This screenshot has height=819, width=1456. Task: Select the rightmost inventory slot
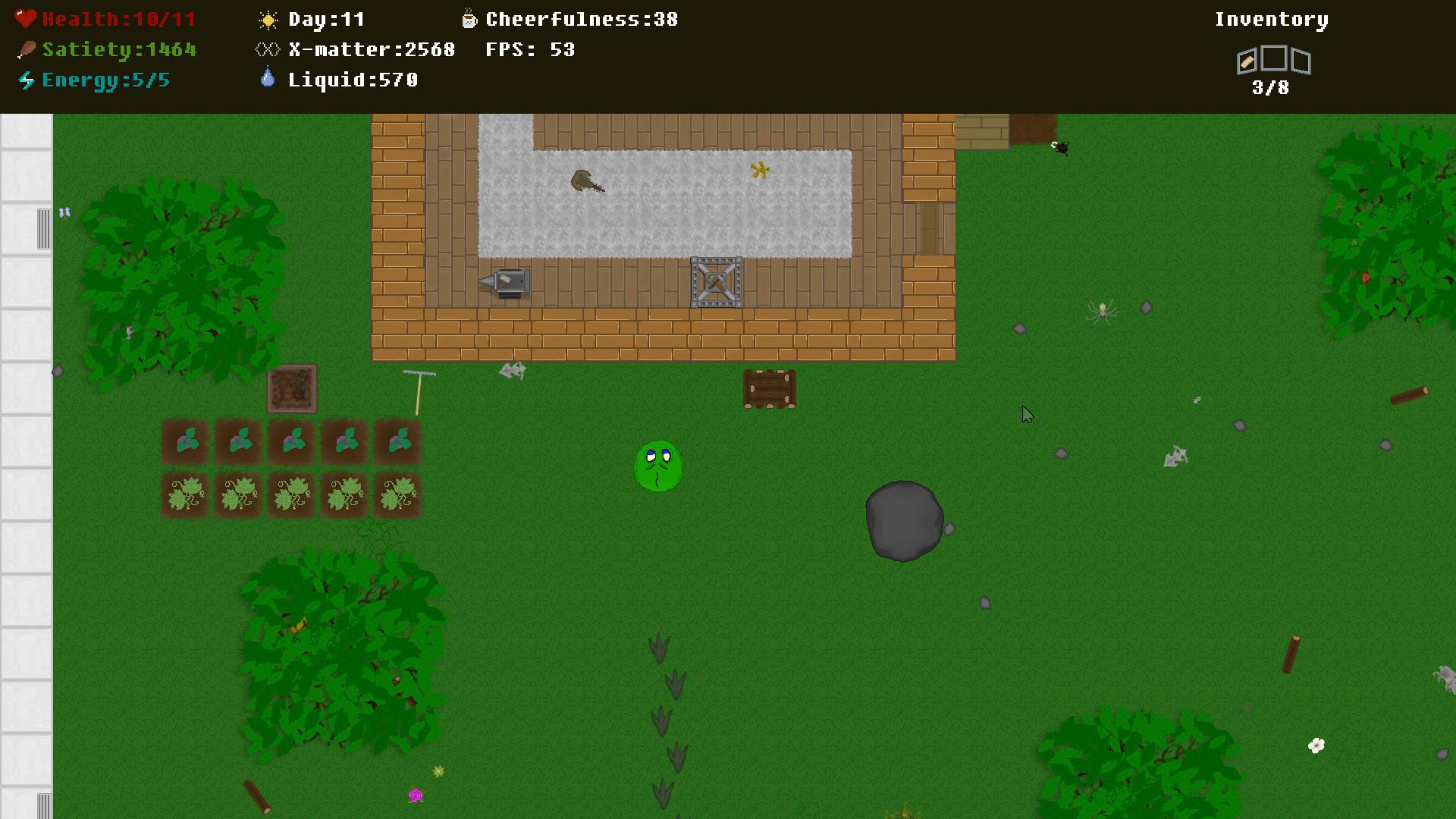1303,62
